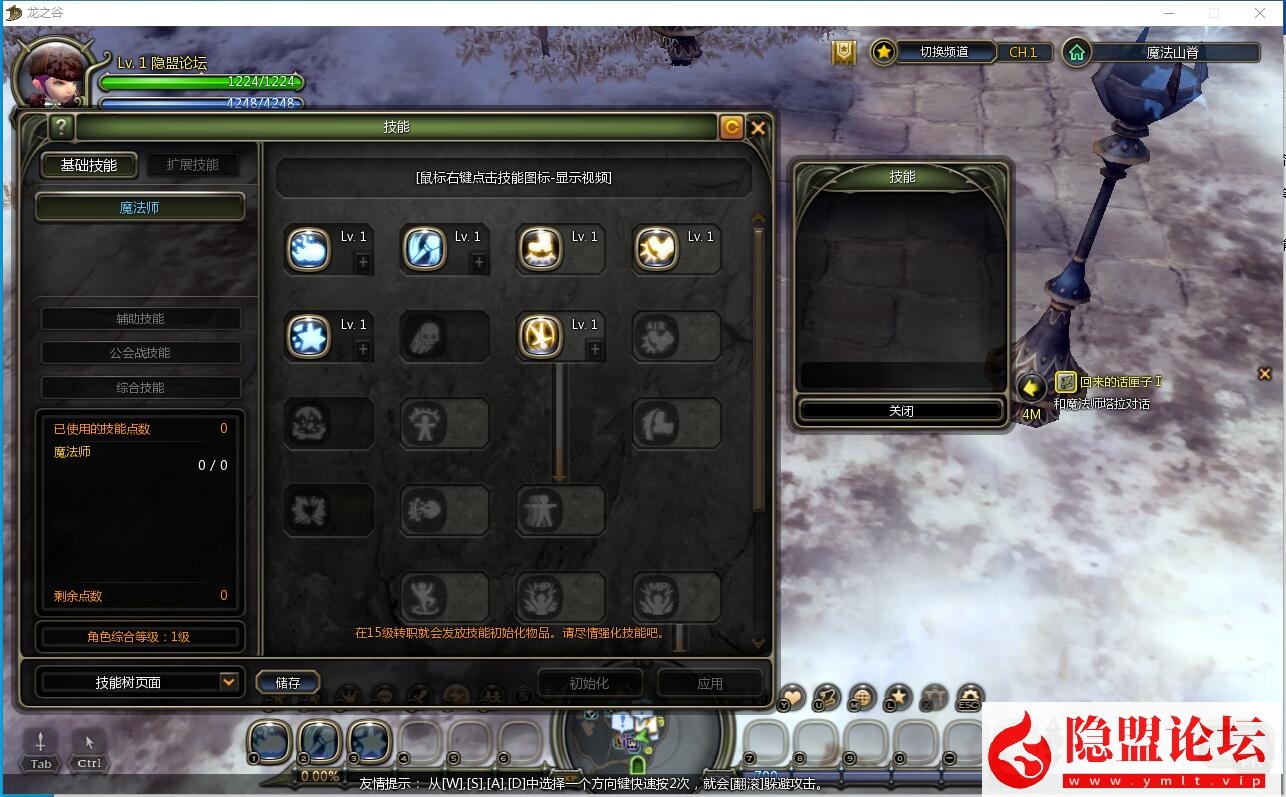
Task: Close the skill window with the X
Action: pyautogui.click(x=758, y=127)
